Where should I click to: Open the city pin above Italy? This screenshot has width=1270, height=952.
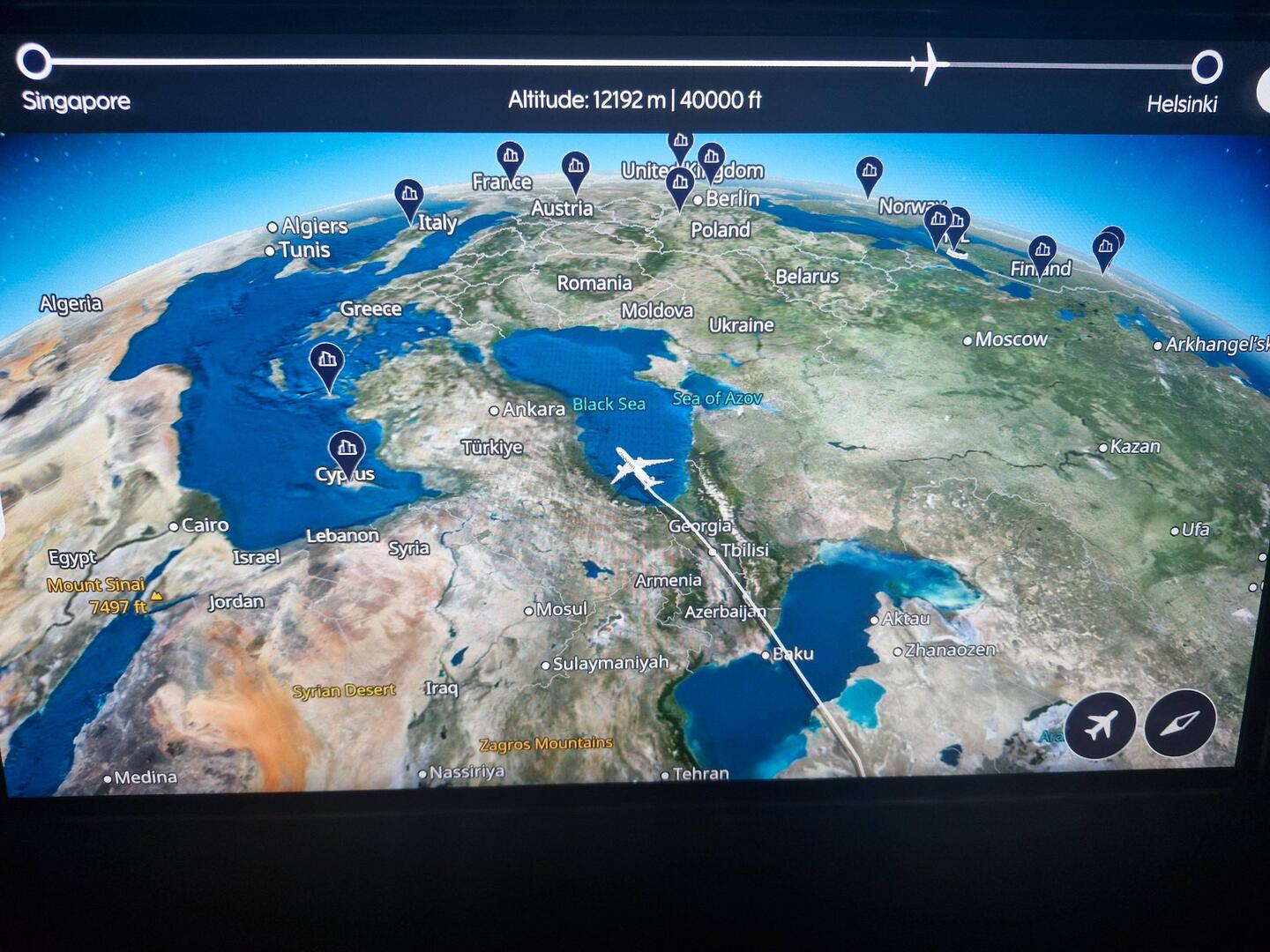(x=408, y=196)
